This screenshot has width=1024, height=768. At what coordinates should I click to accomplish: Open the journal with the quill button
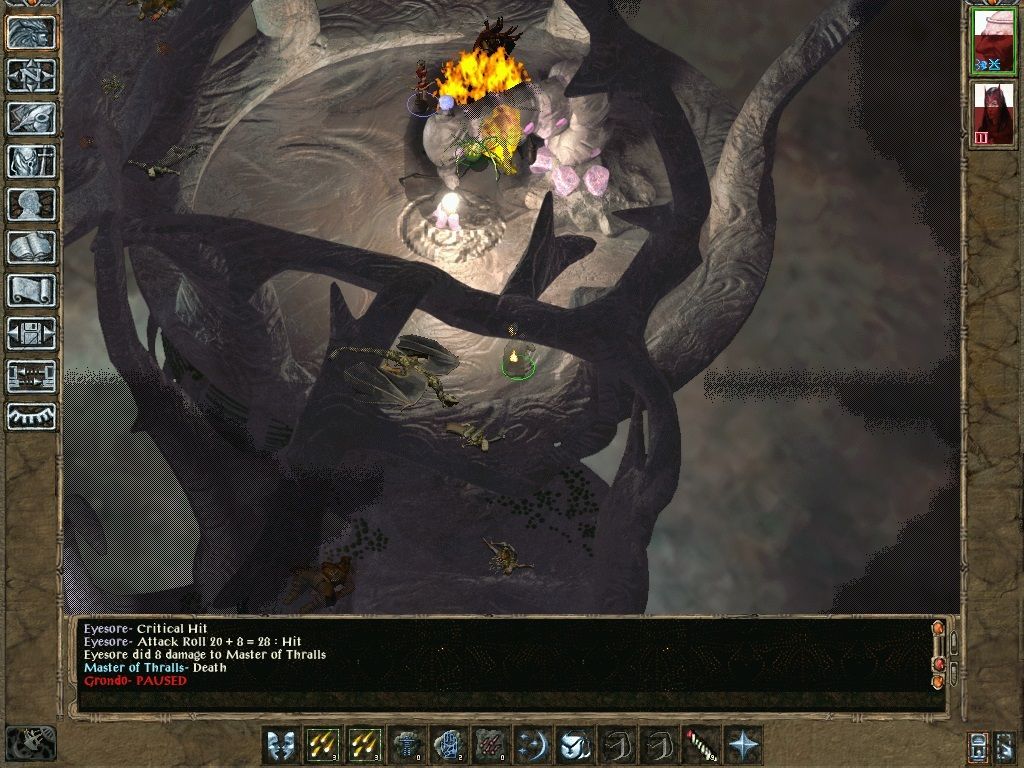31,118
